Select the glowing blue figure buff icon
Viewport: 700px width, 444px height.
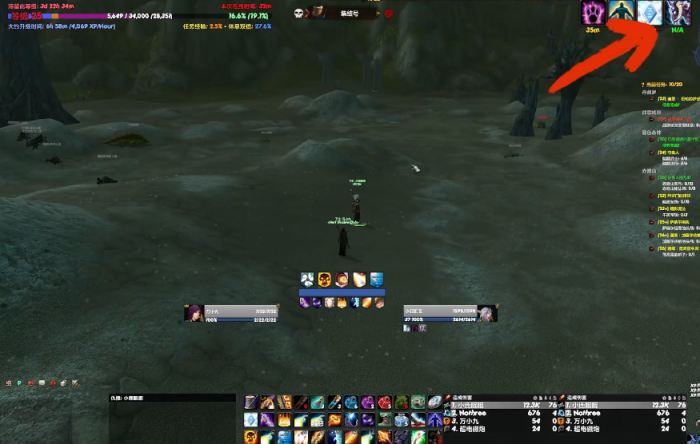pos(621,14)
